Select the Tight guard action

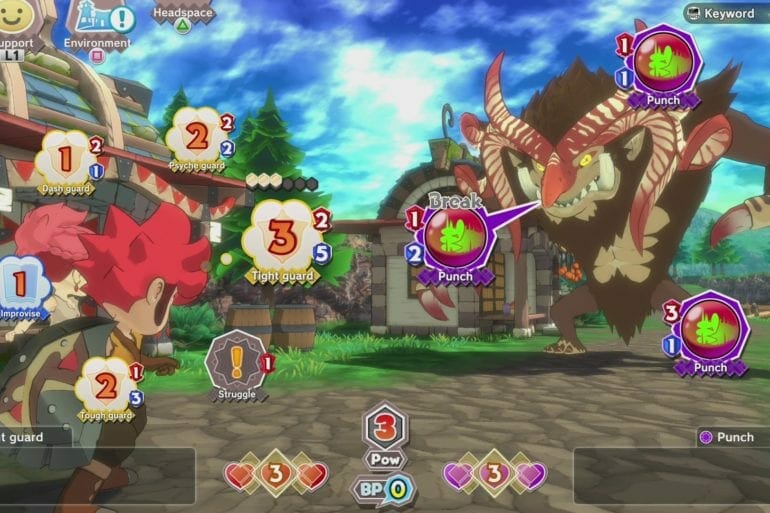point(284,239)
